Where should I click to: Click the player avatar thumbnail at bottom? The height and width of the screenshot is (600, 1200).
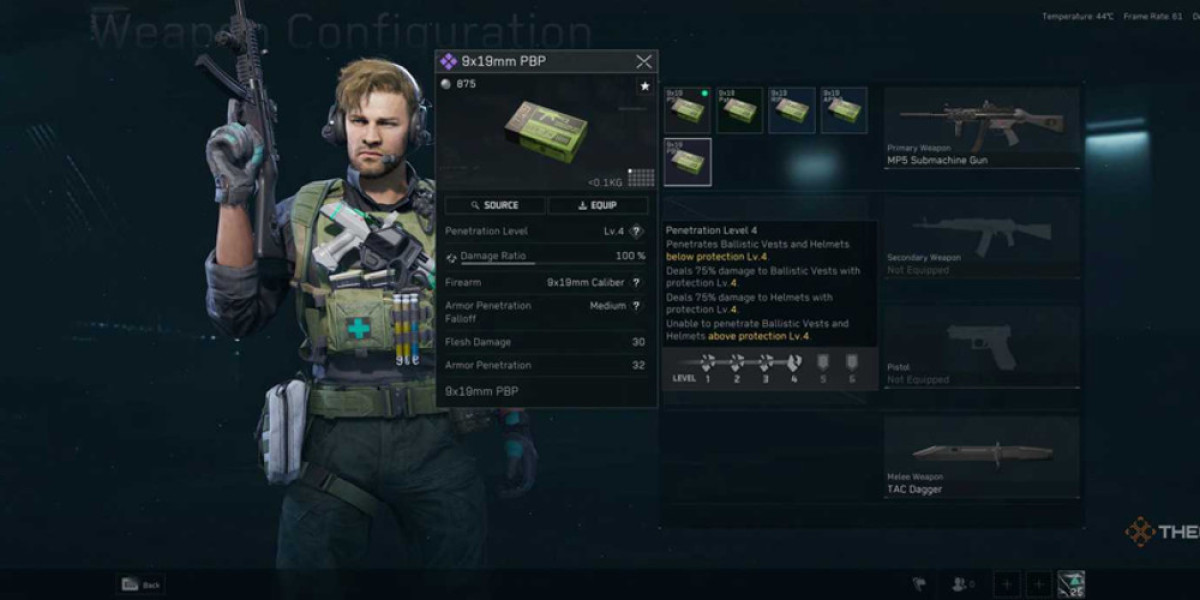tap(1071, 585)
